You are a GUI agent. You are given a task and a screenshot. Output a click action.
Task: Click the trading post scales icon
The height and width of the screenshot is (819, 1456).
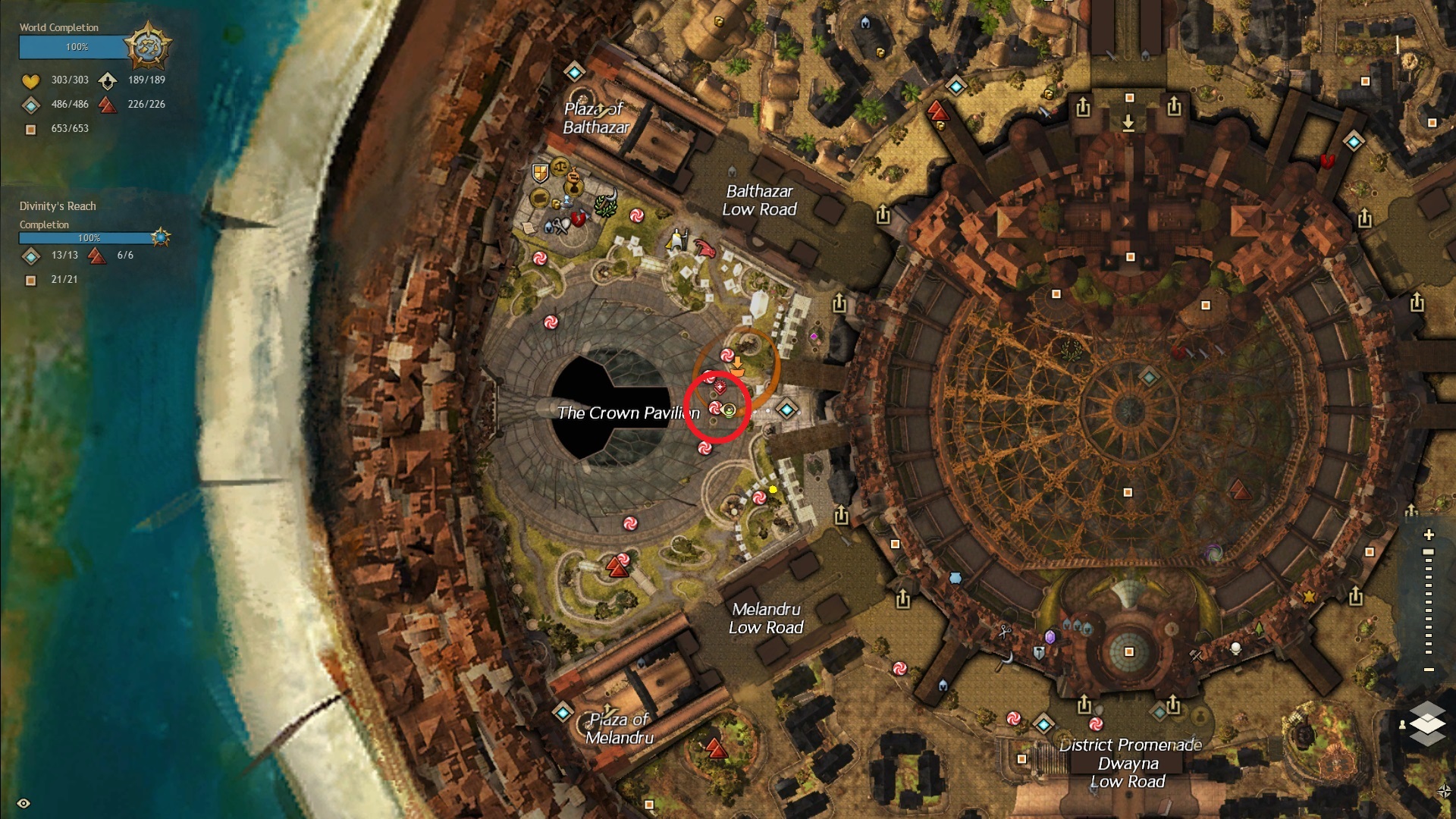click(560, 166)
